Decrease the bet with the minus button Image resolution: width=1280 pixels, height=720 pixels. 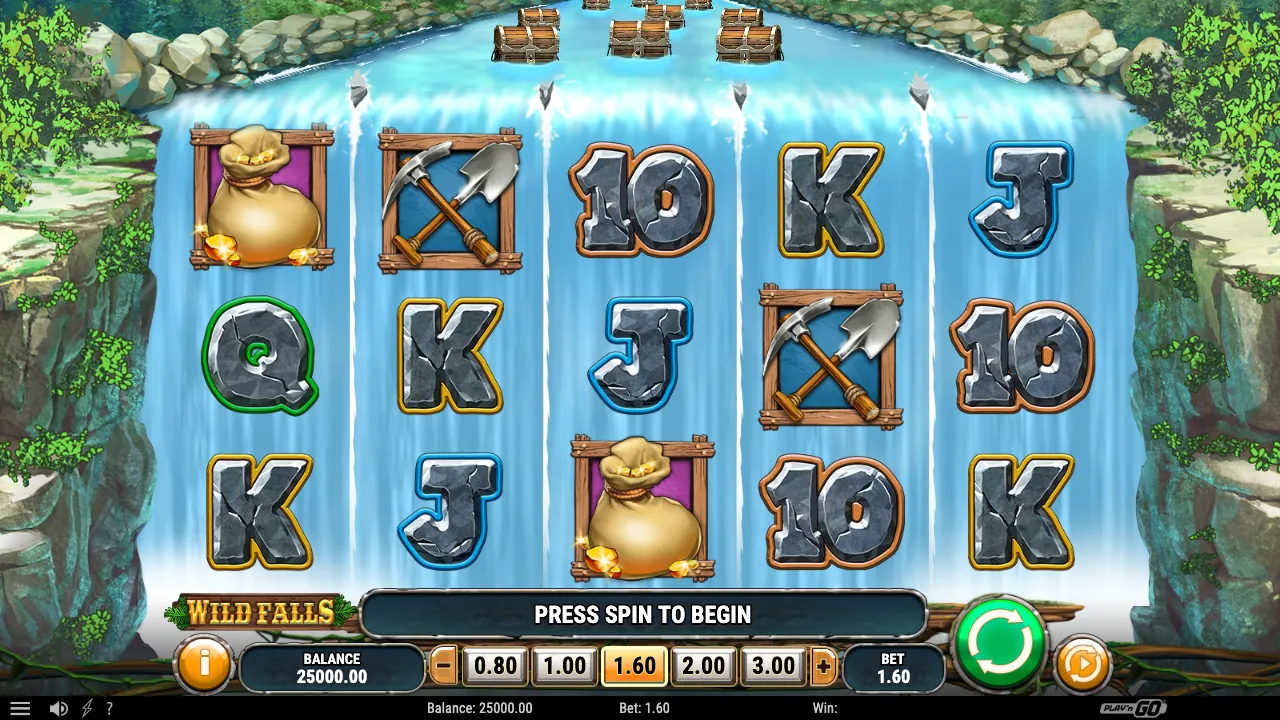(445, 666)
